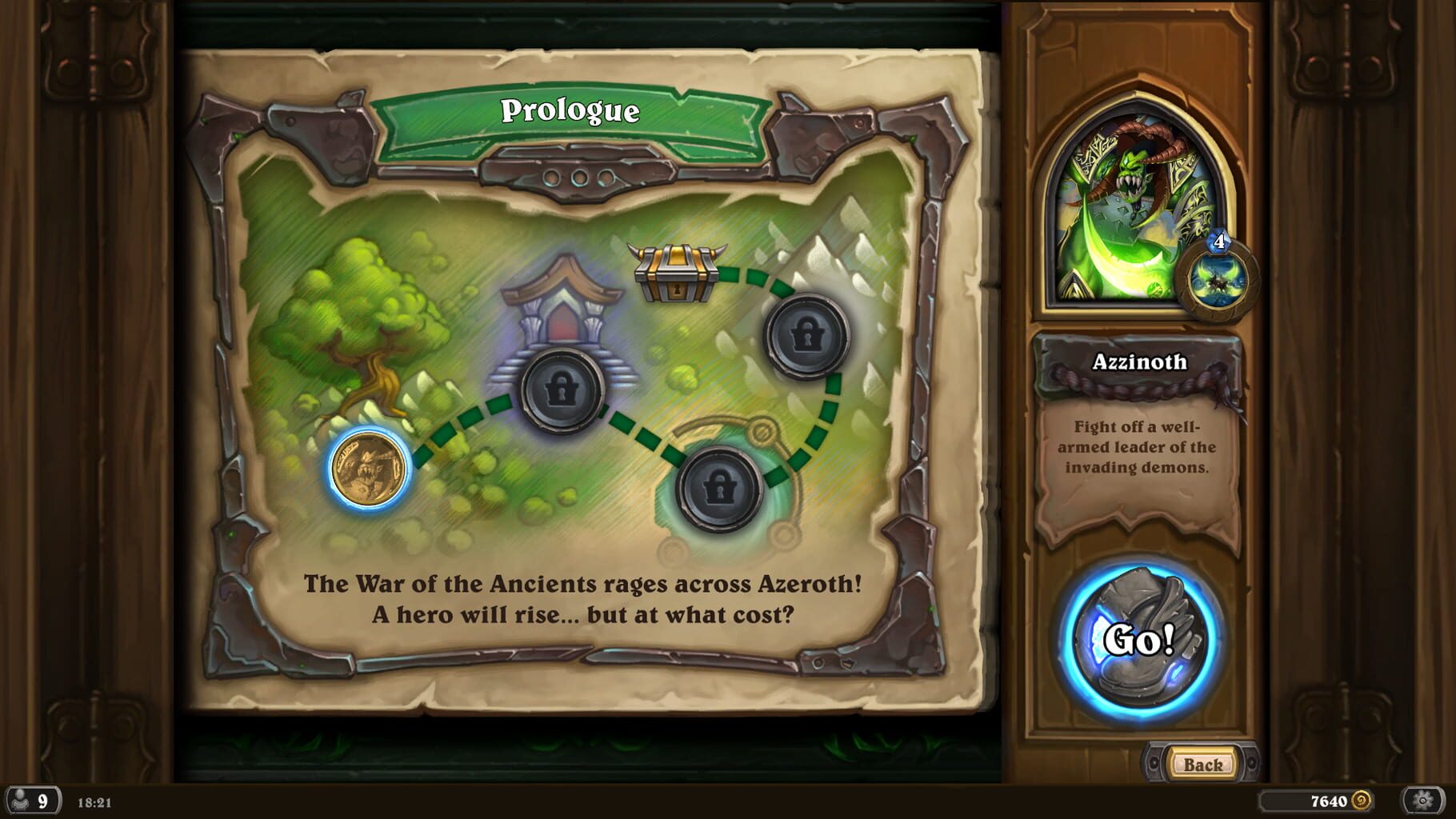Click the bottom-right locked mission with swirl
Viewport: 1456px width, 819px height.
(722, 488)
